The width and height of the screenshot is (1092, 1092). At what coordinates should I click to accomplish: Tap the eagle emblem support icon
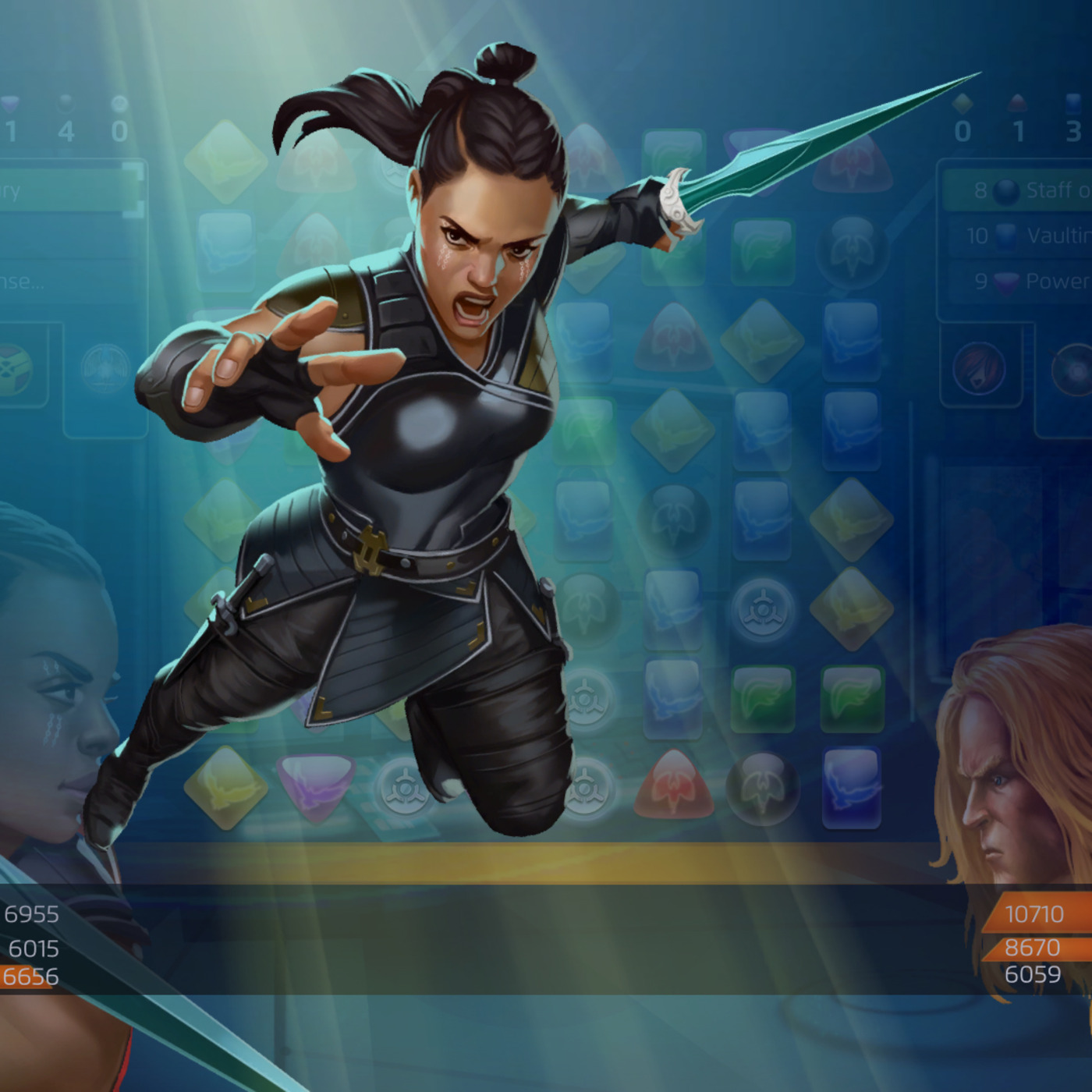click(x=106, y=367)
